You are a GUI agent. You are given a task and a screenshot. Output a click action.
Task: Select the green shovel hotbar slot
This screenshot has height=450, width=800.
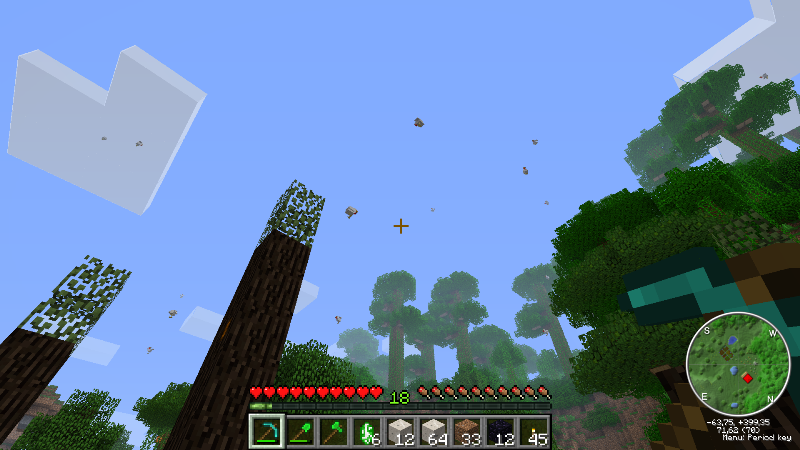coord(300,431)
